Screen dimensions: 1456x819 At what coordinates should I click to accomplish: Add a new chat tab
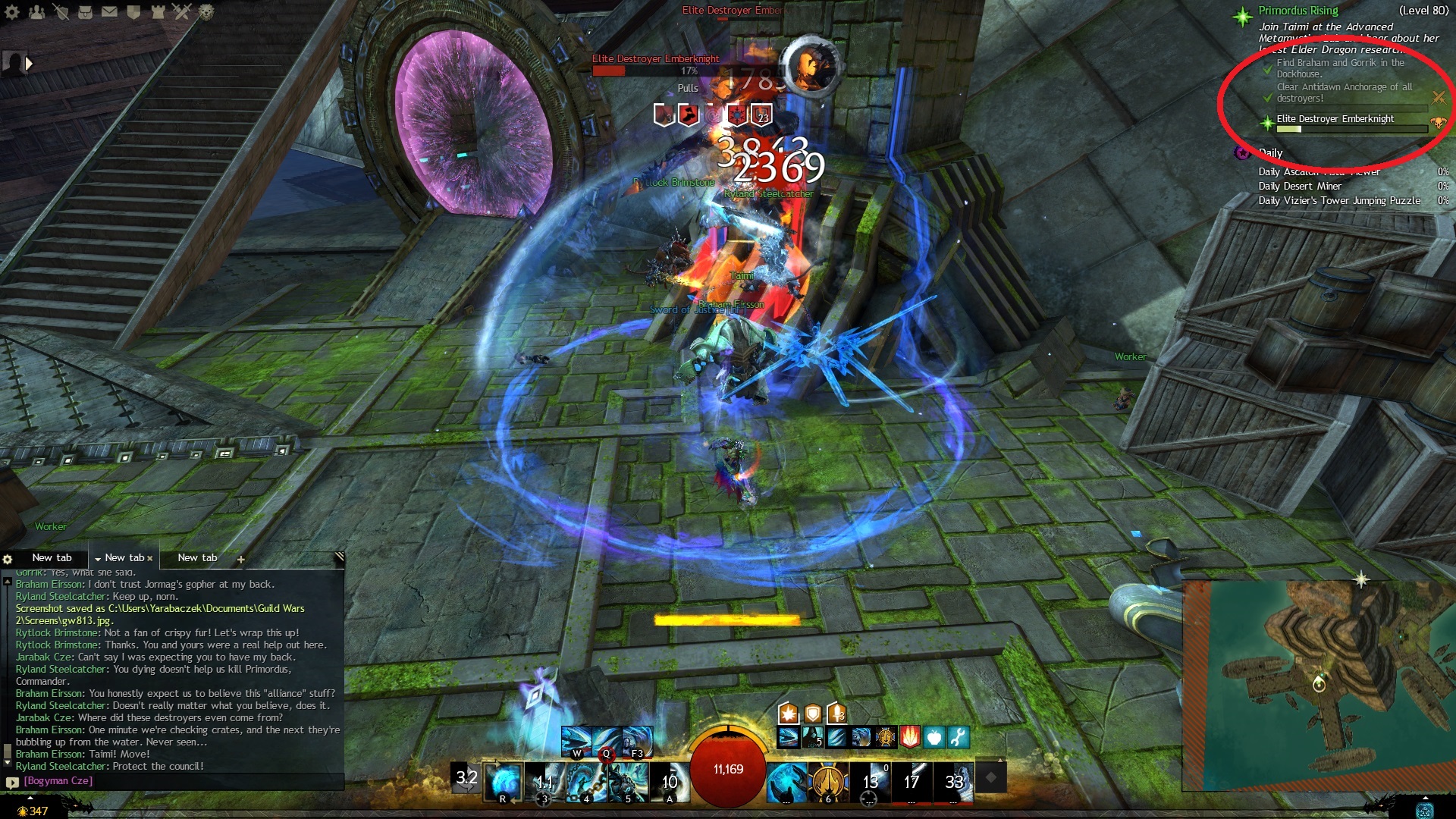coord(240,560)
